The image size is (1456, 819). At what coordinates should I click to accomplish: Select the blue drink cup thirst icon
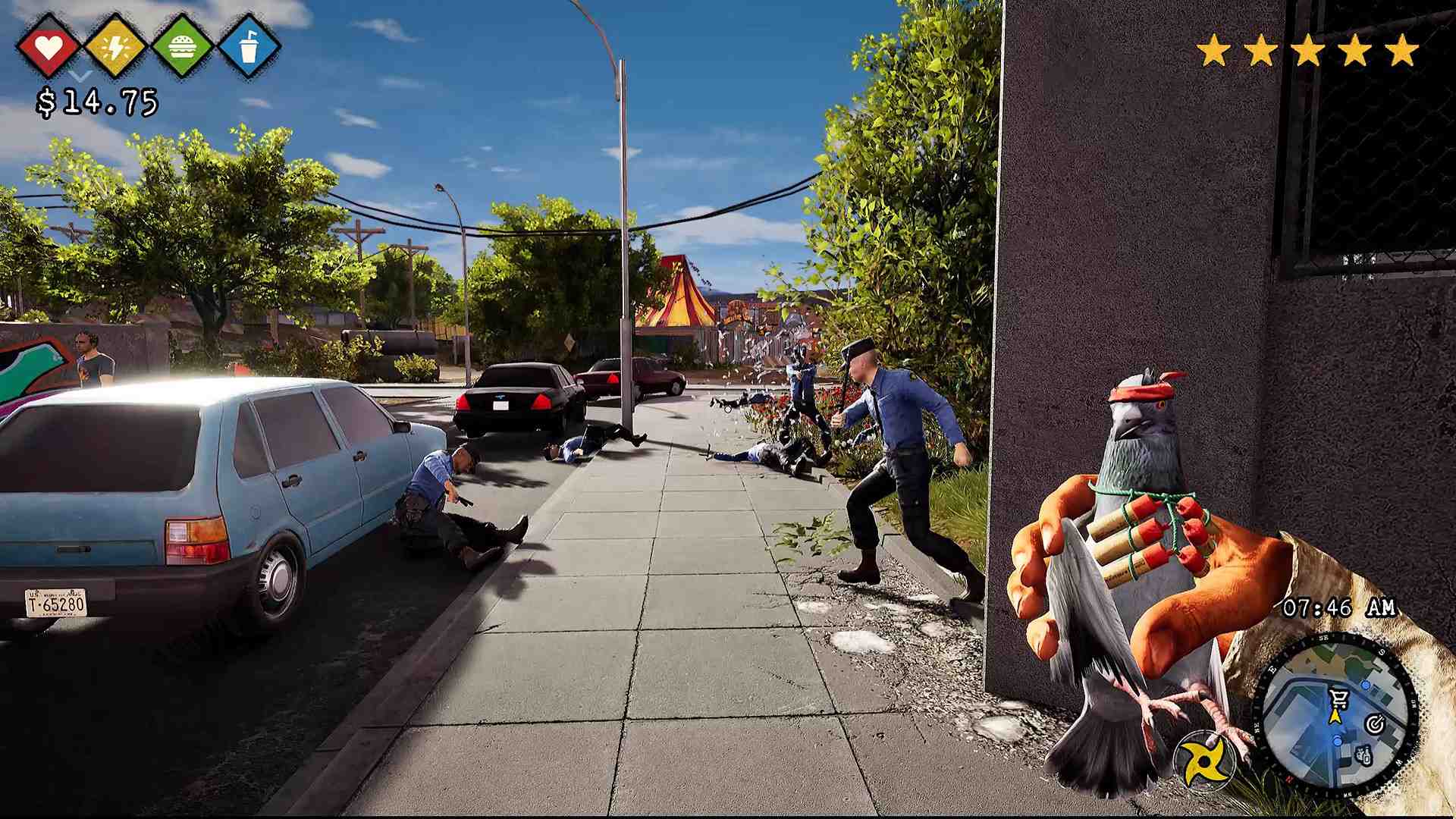coord(249,47)
